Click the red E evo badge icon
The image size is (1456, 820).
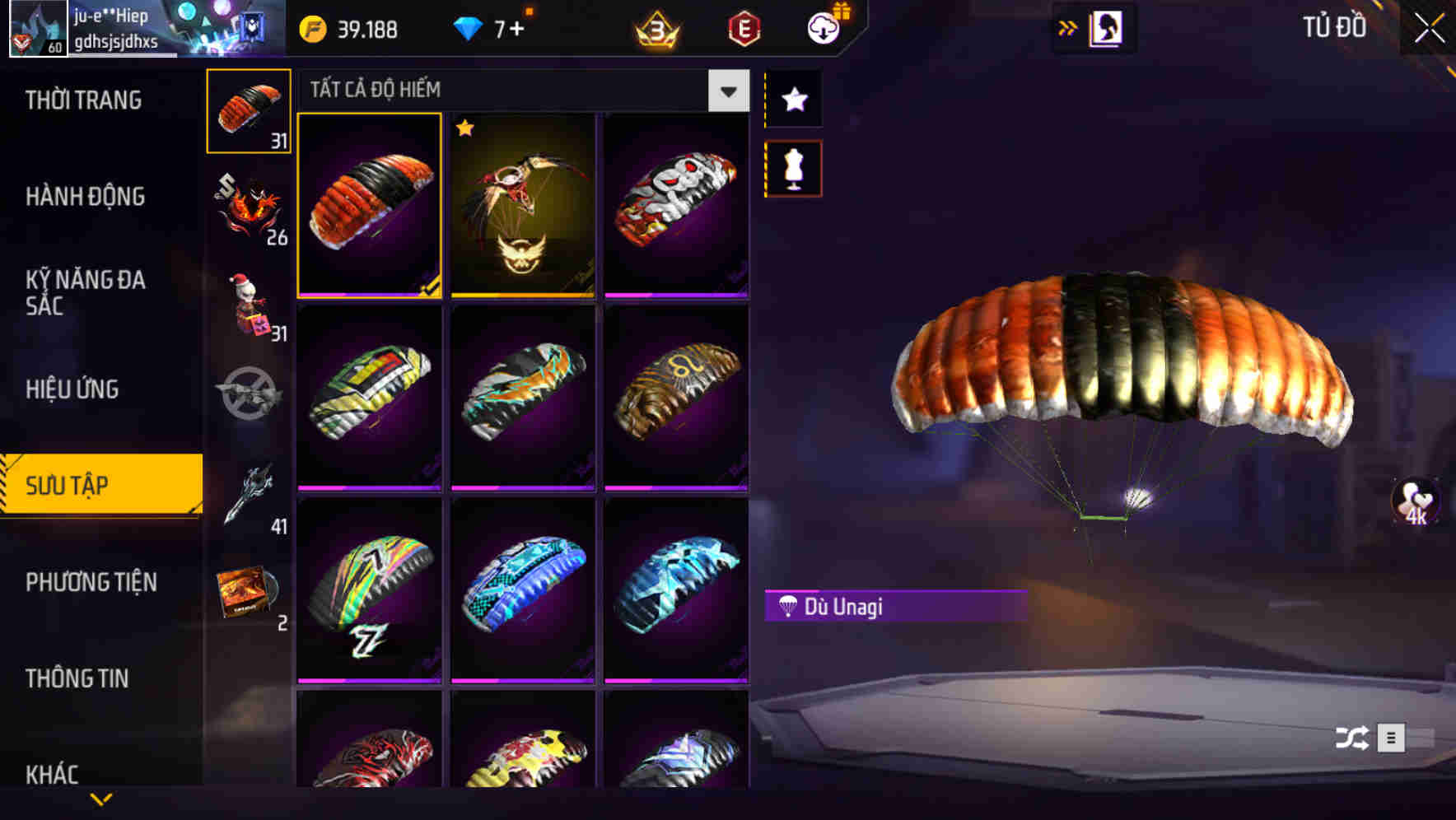[744, 29]
